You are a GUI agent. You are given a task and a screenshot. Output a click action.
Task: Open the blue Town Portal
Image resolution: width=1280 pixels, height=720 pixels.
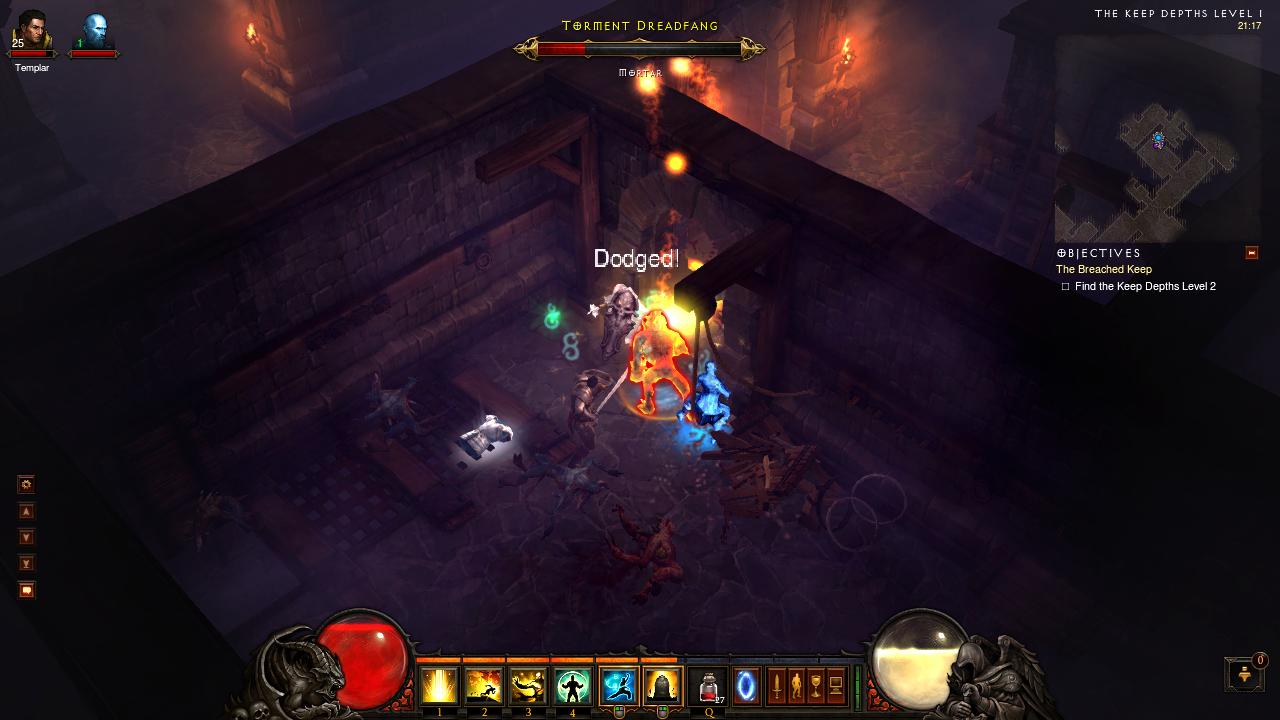pyautogui.click(x=746, y=686)
